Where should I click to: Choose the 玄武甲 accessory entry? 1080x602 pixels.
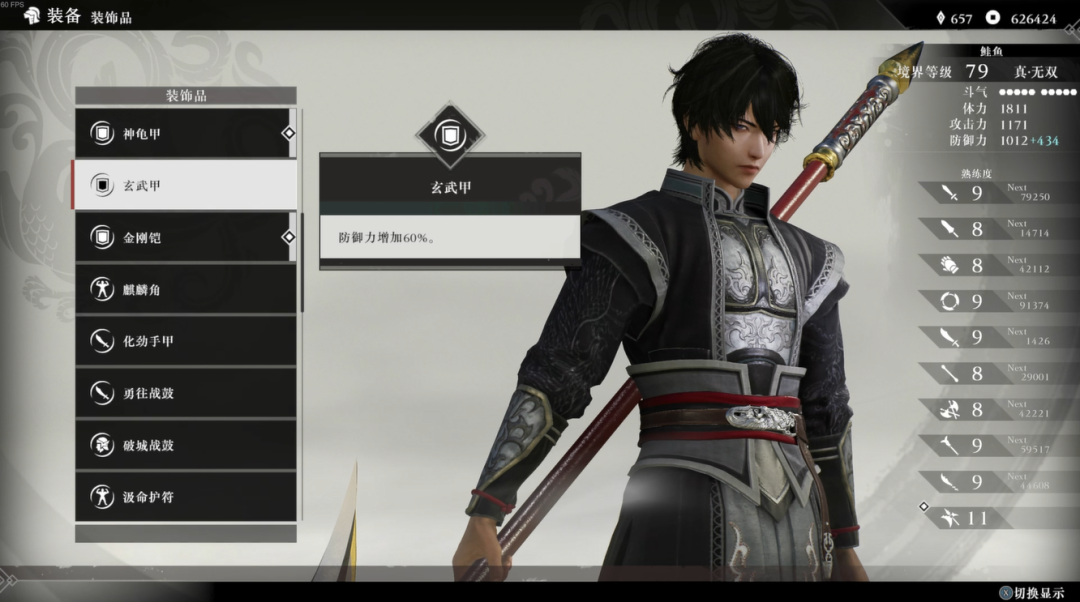pyautogui.click(x=185, y=185)
